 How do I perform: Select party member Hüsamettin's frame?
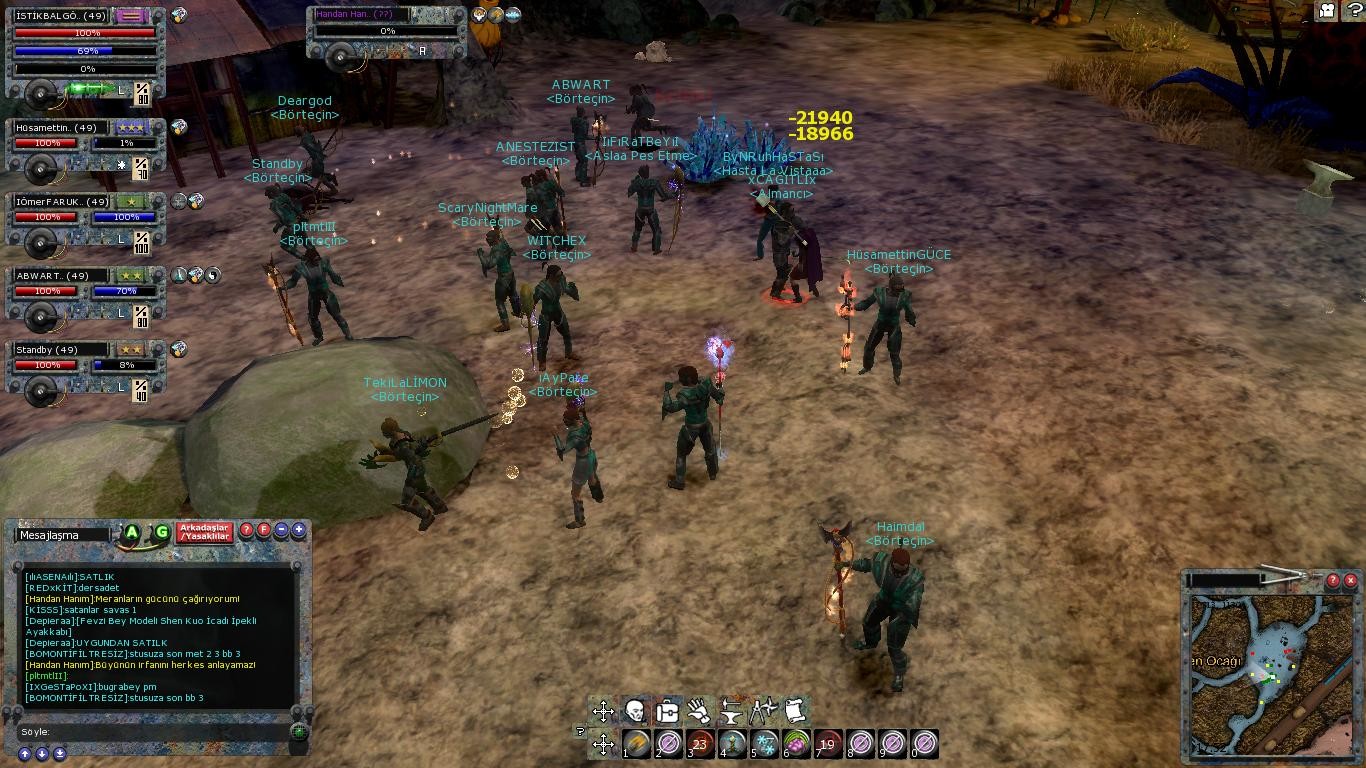pos(60,128)
